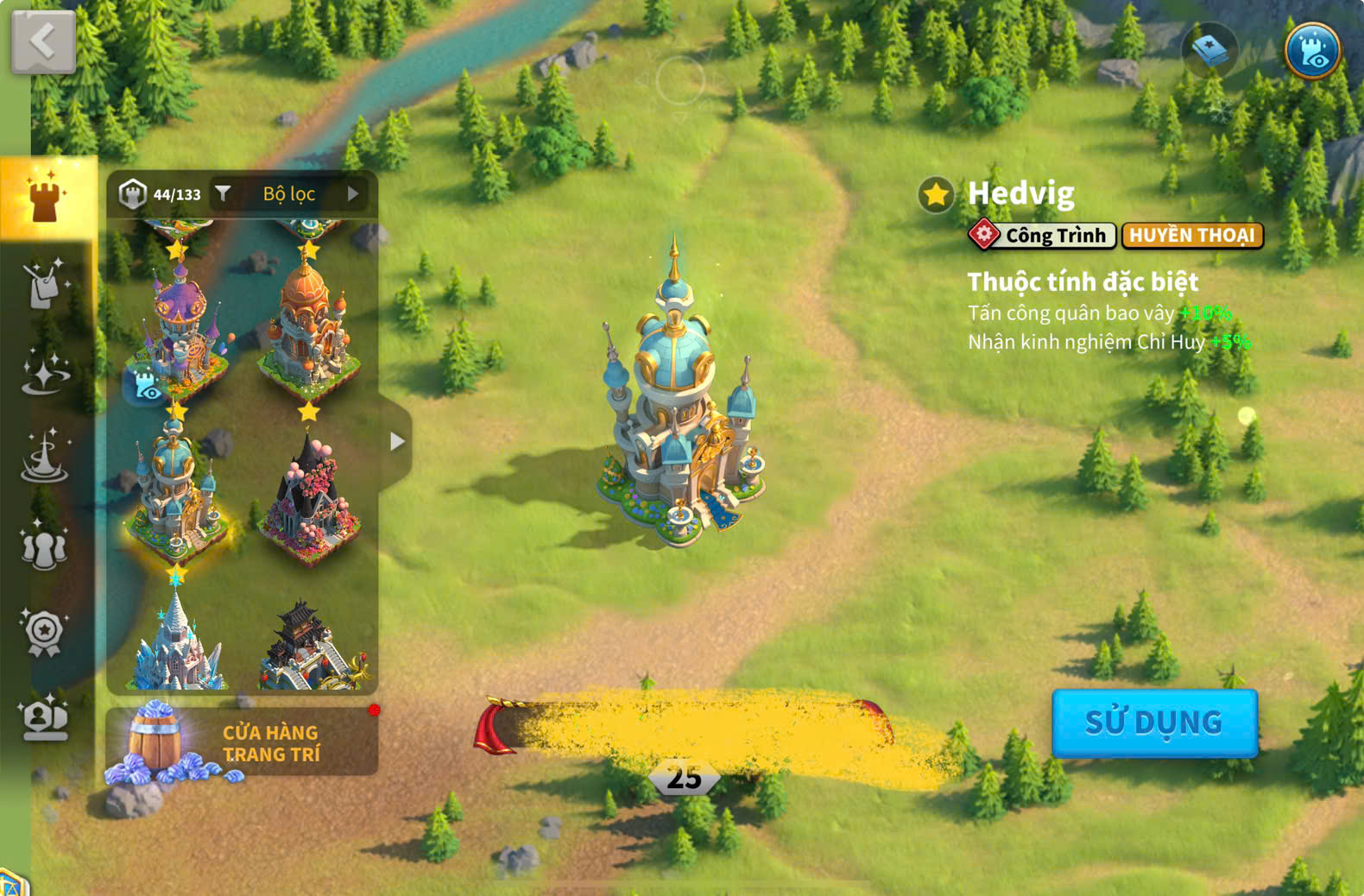Choose the dark flower-covered castle thumbnail
Viewport: 1364px width, 896px height.
[309, 498]
